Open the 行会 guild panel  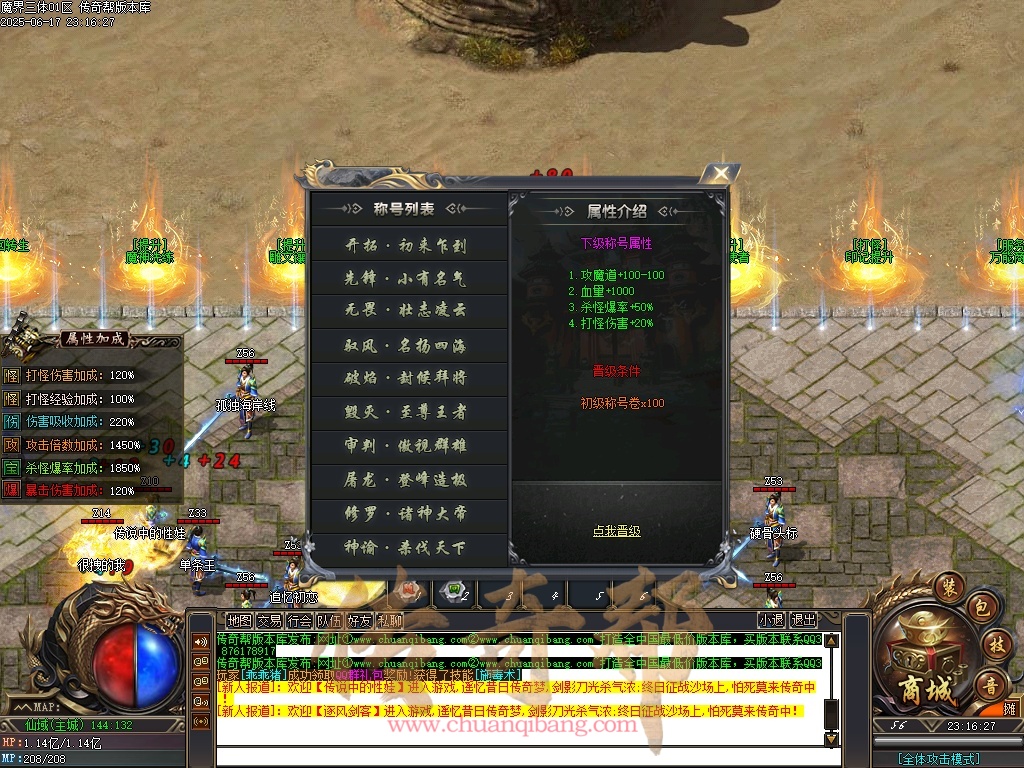pyautogui.click(x=299, y=620)
